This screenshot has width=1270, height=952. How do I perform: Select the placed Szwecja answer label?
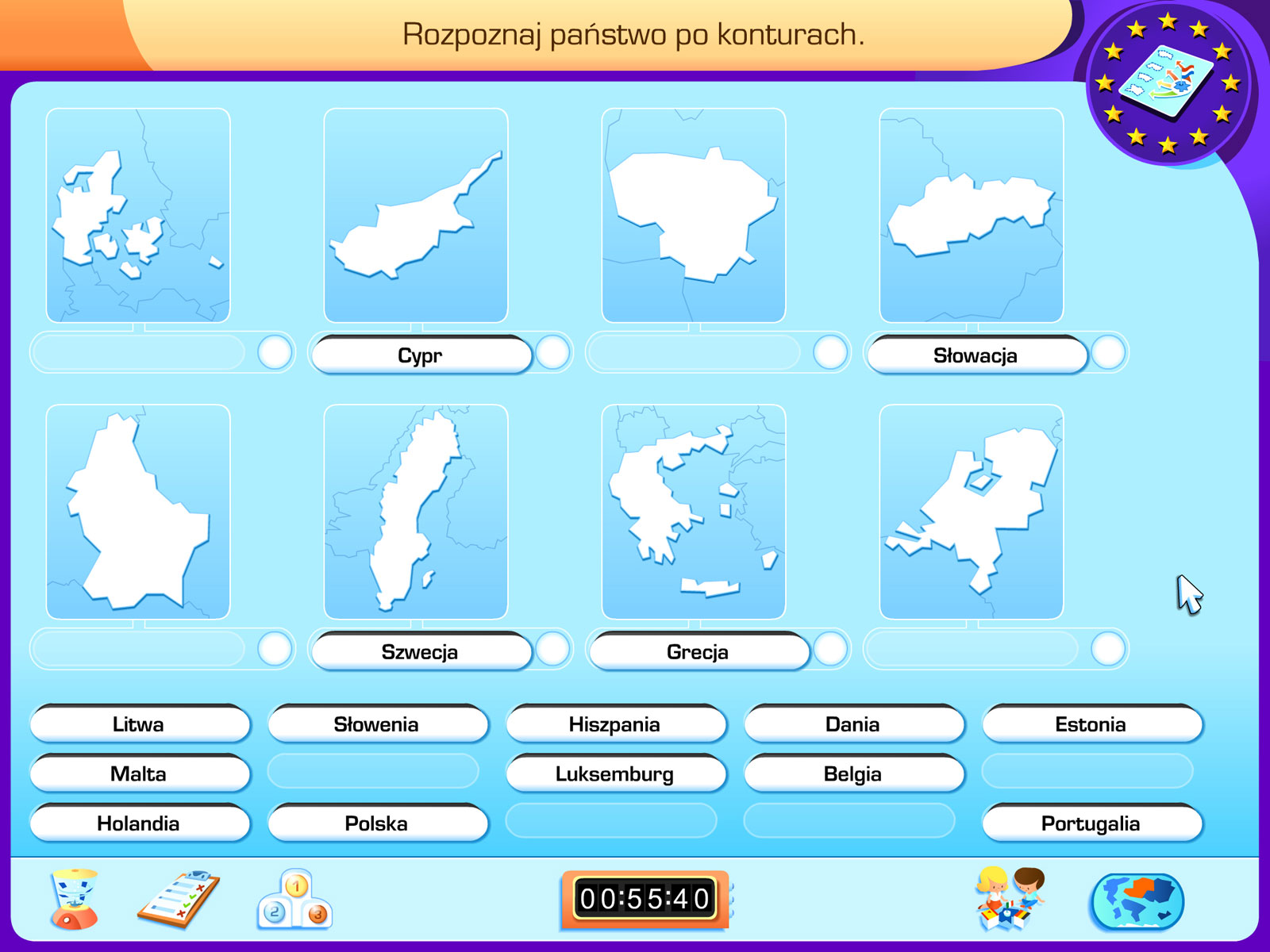420,652
